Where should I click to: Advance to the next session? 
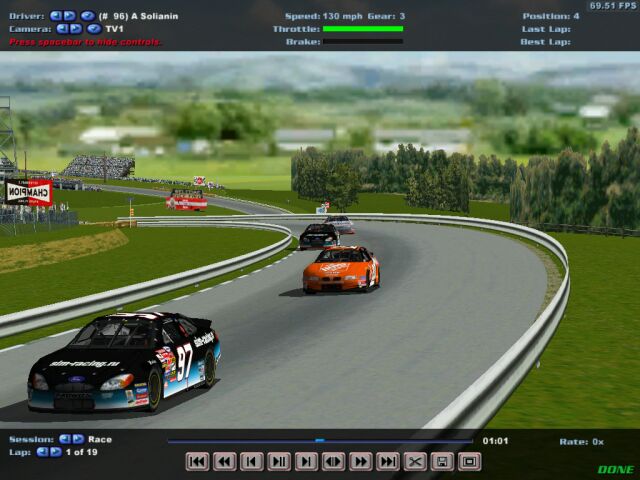[x=78, y=439]
